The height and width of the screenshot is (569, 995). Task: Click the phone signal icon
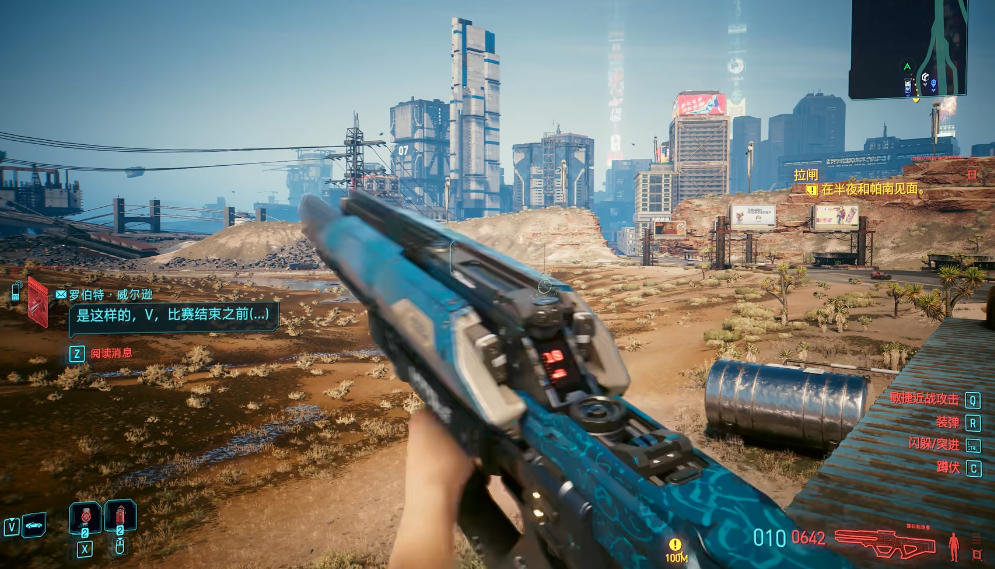click(x=16, y=292)
